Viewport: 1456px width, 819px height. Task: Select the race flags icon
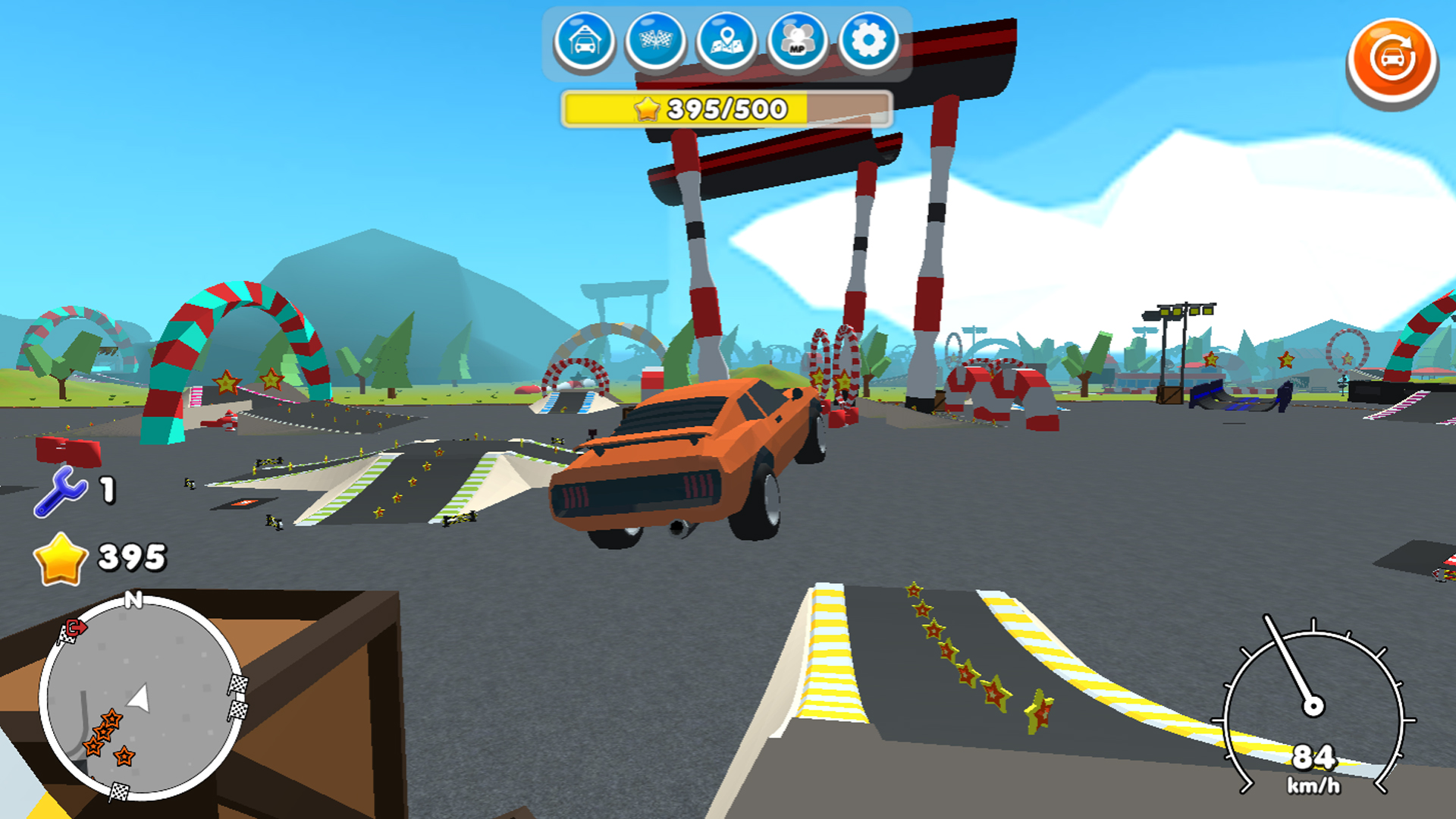[654, 42]
